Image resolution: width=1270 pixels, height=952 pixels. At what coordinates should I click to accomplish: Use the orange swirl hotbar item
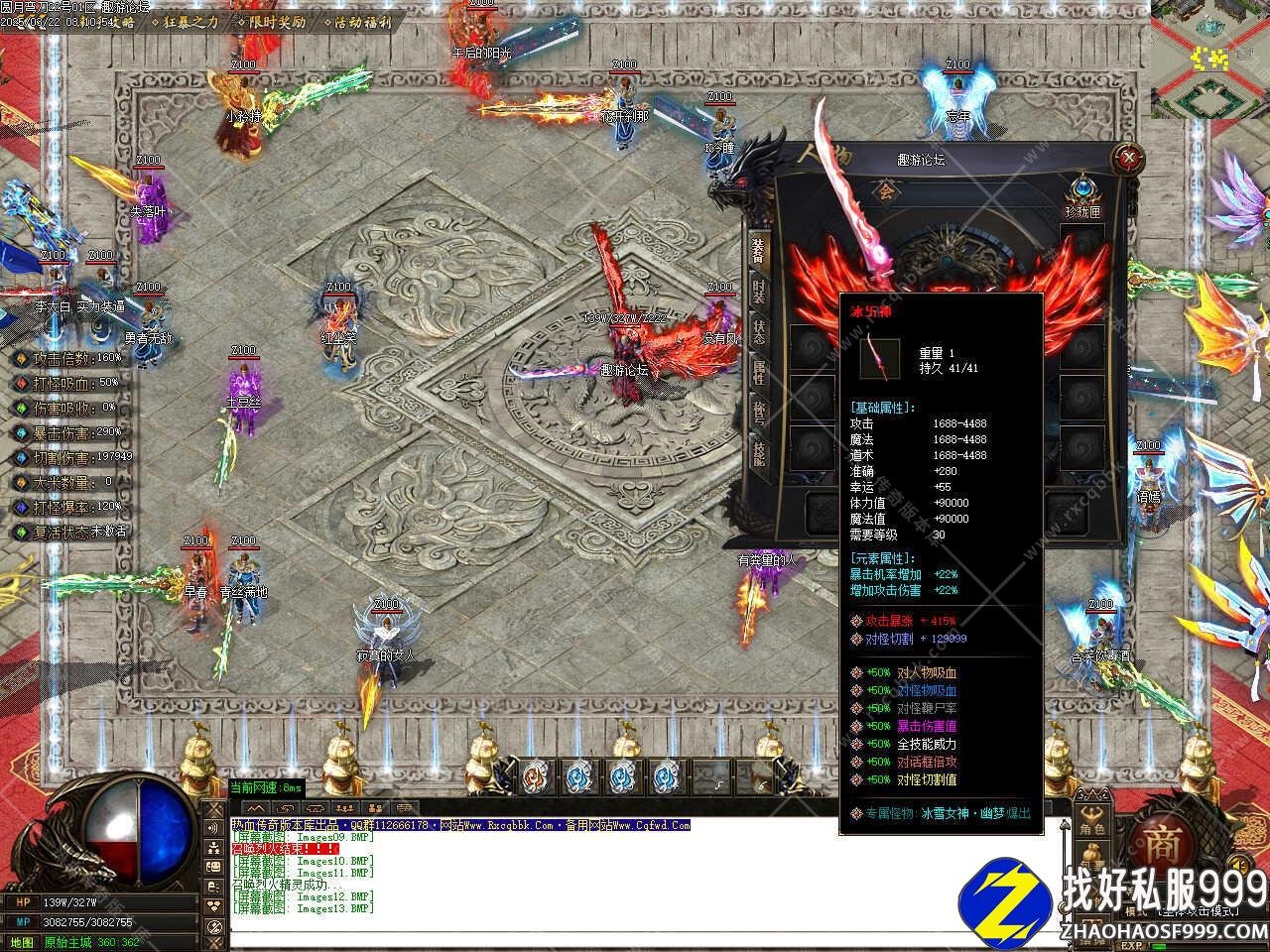click(537, 774)
